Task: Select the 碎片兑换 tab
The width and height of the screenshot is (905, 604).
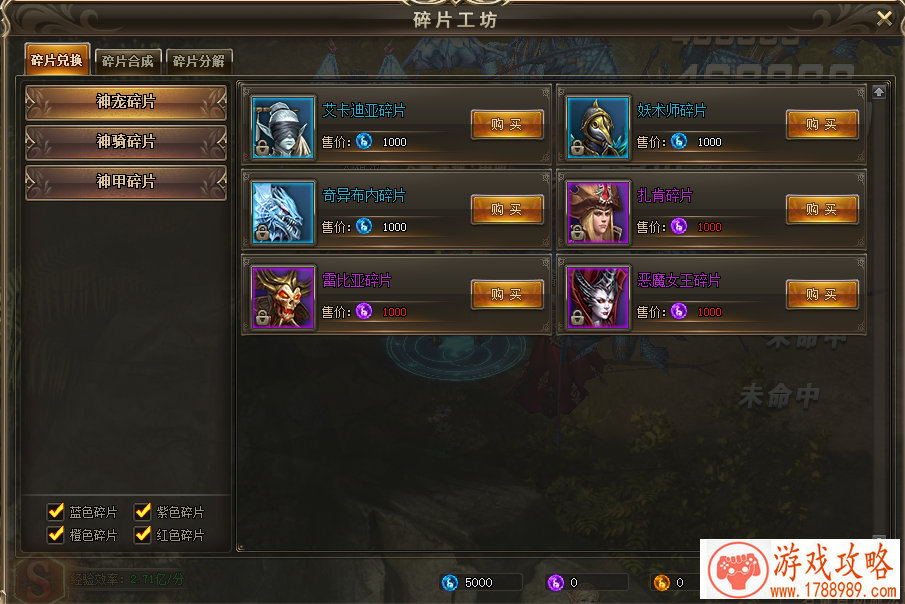Action: [x=57, y=60]
